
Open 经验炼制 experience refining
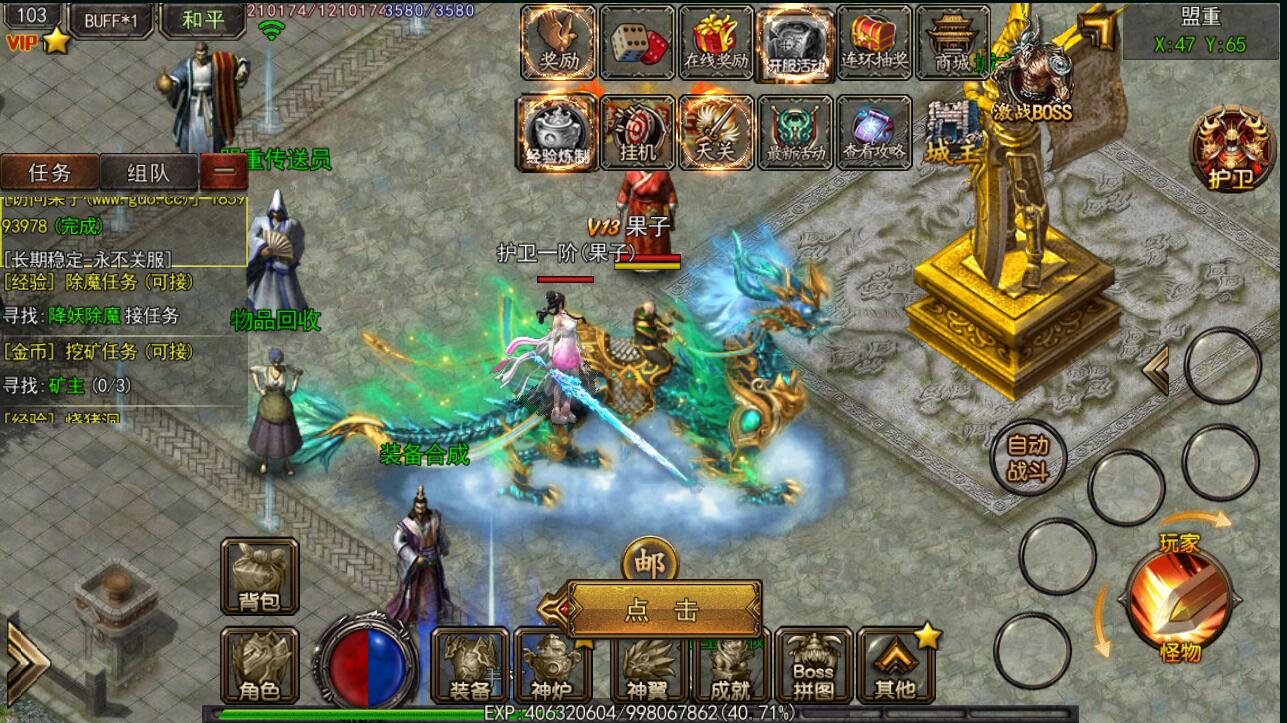pyautogui.click(x=557, y=133)
